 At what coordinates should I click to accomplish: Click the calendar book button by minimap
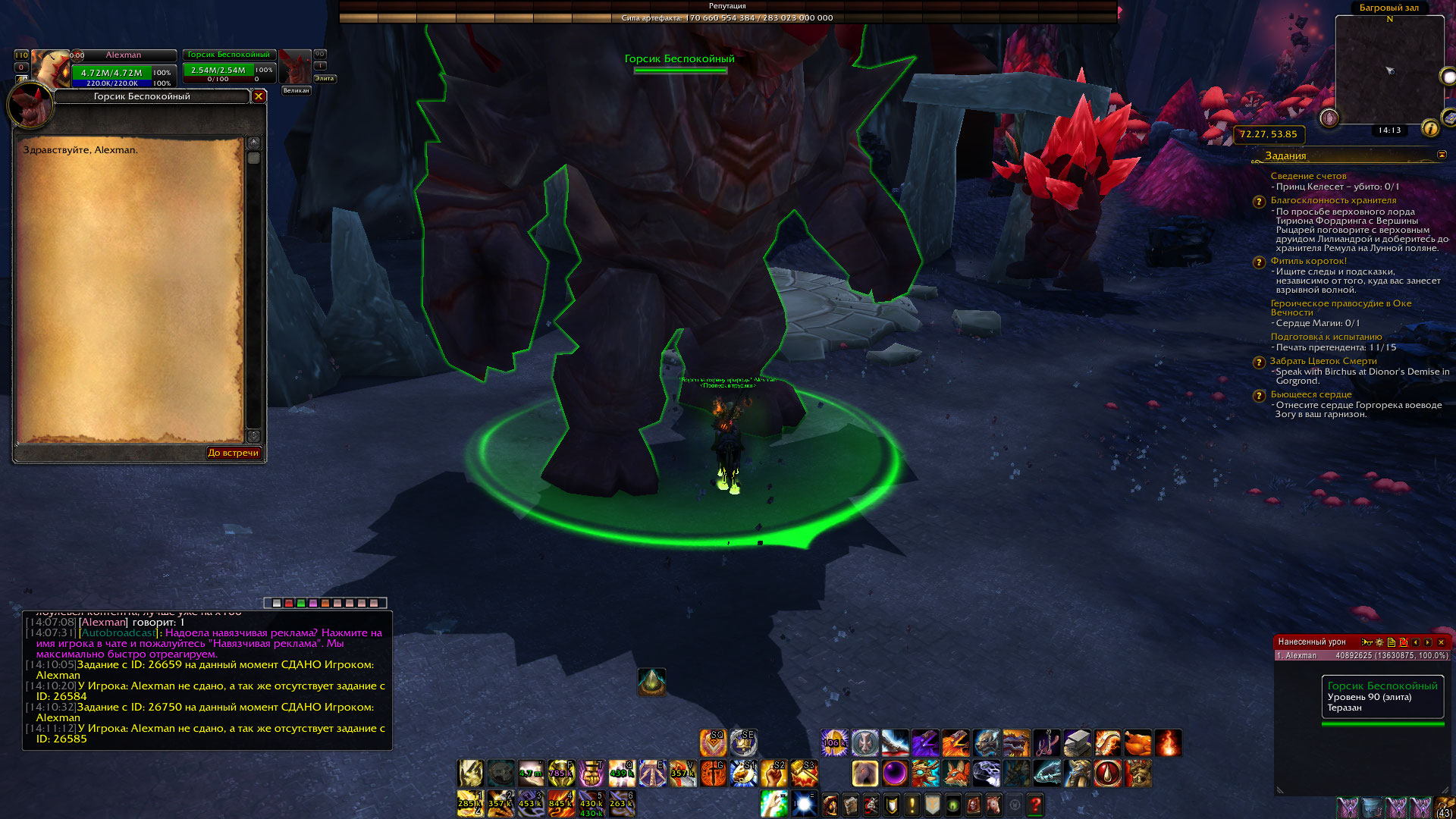tap(1448, 118)
